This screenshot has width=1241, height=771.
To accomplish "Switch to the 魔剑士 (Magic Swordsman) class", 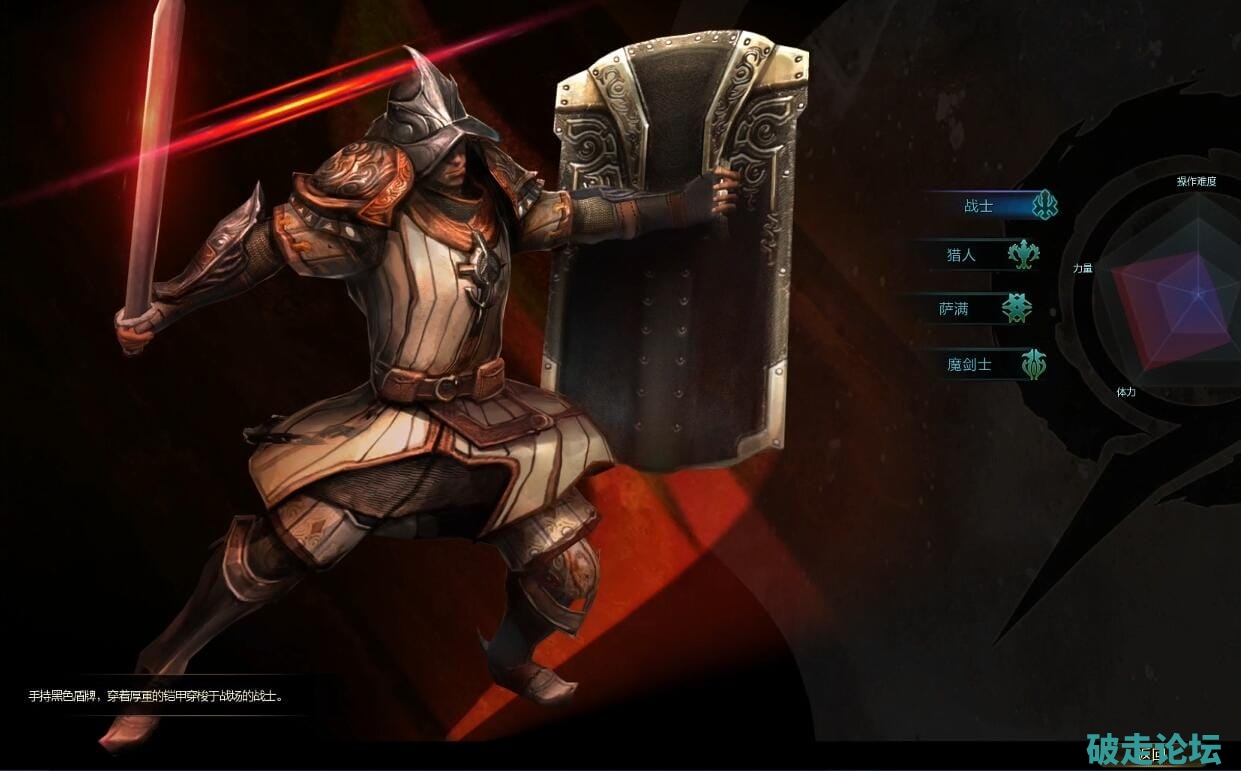I will 970,364.
